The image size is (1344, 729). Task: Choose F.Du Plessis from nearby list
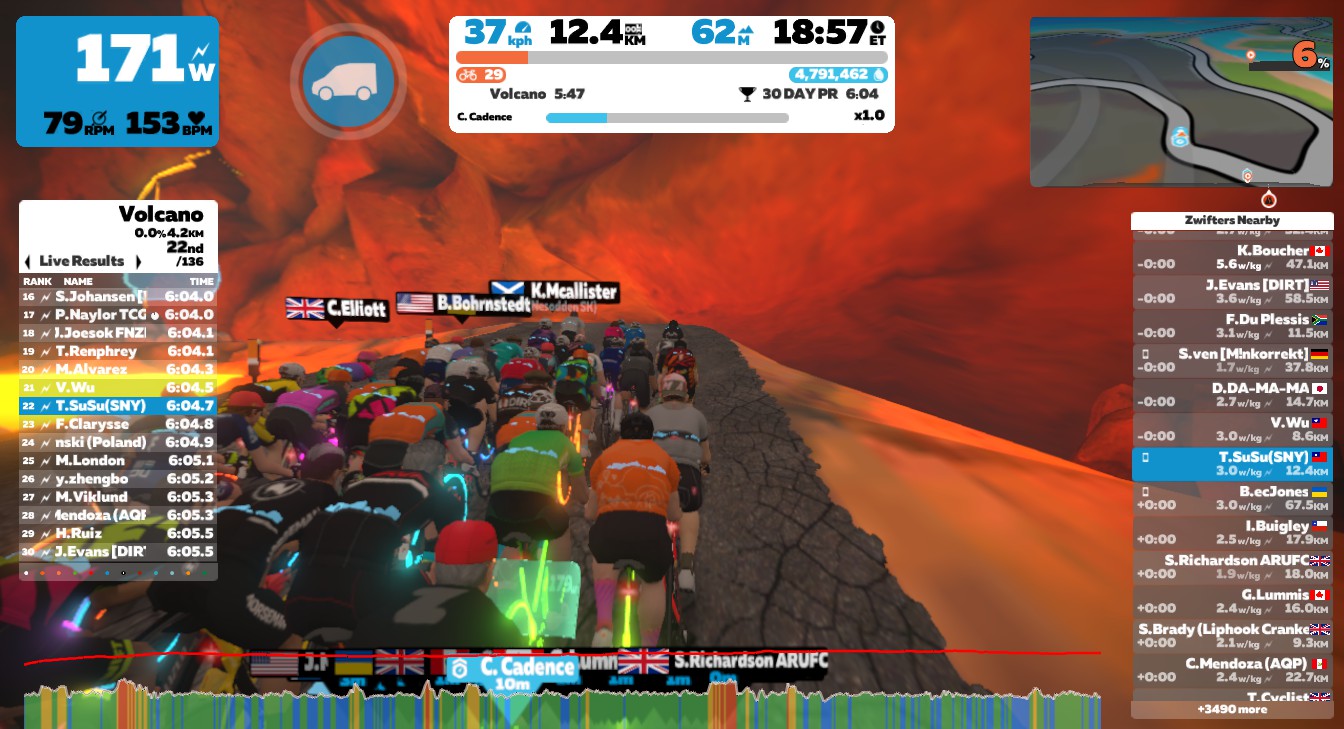[1232, 326]
